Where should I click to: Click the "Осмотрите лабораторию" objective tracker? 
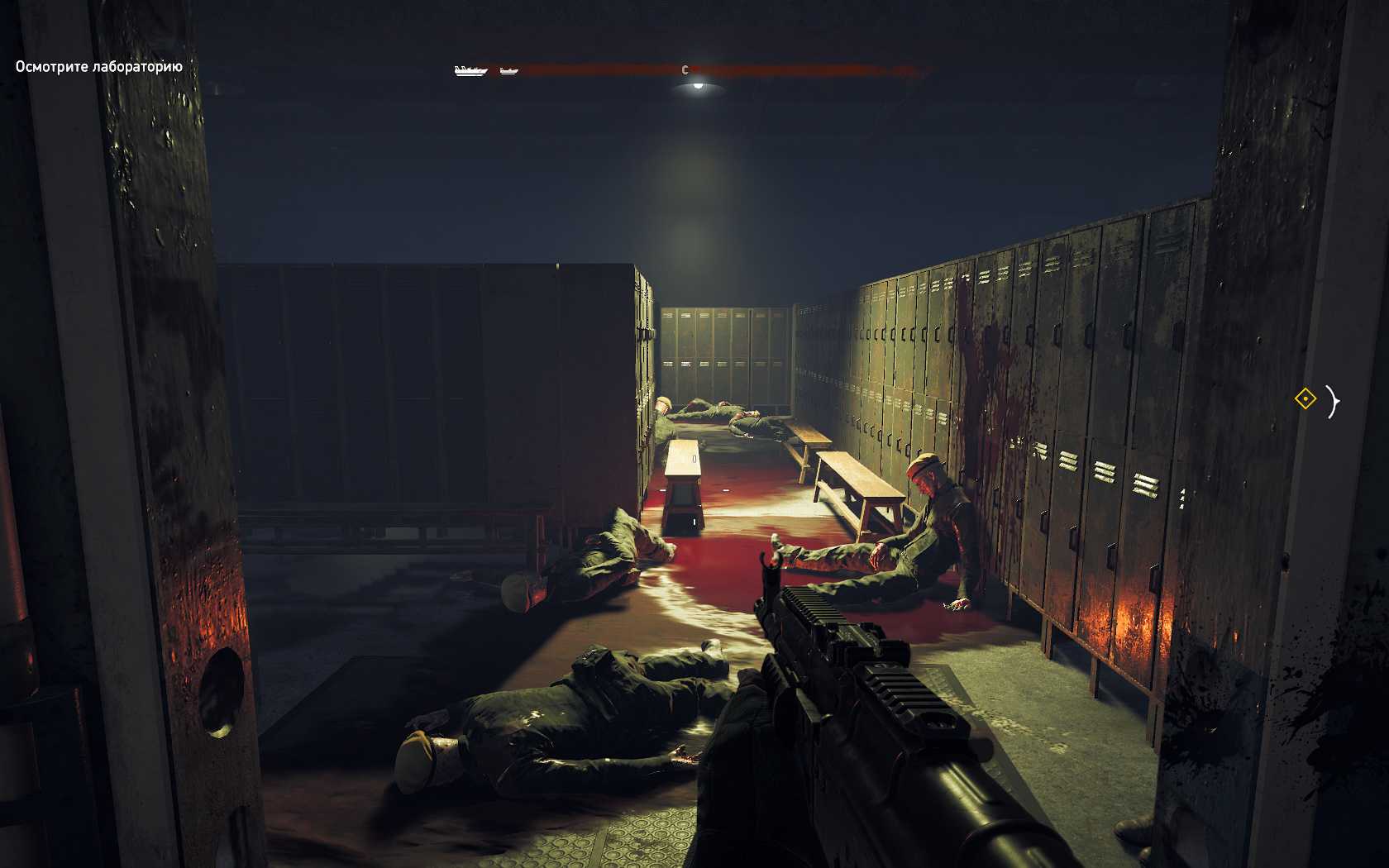click(98, 67)
